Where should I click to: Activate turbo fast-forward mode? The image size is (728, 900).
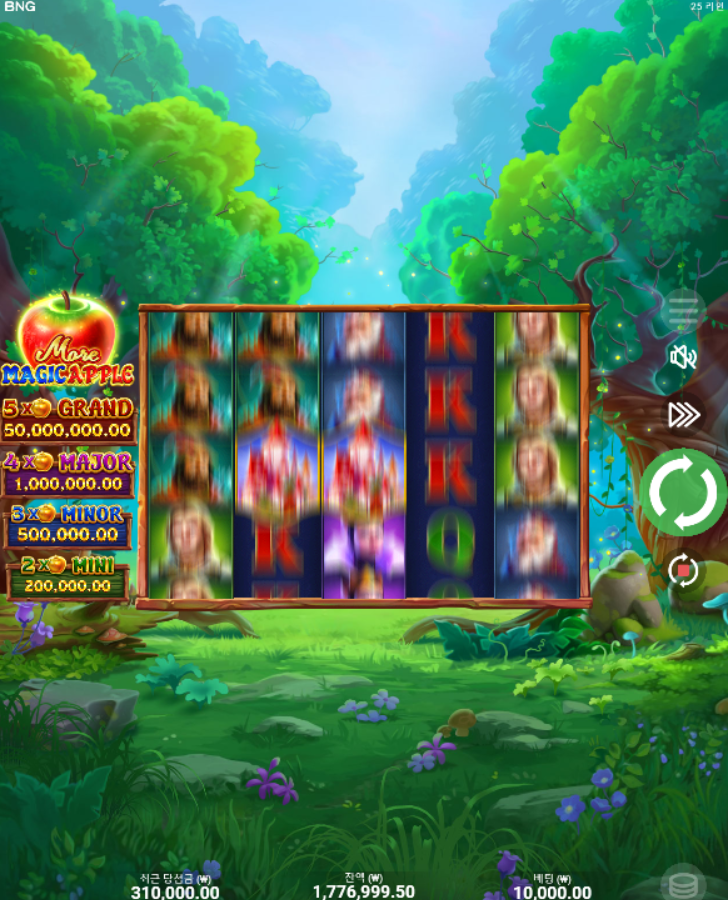(x=684, y=415)
